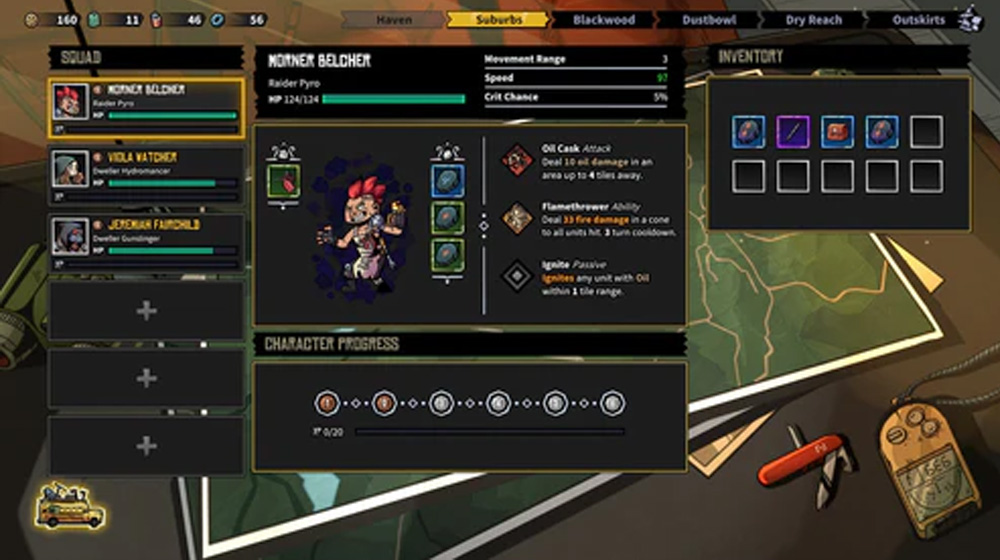Inspect the Ignite passive icon
The image size is (1000, 560).
[x=517, y=275]
